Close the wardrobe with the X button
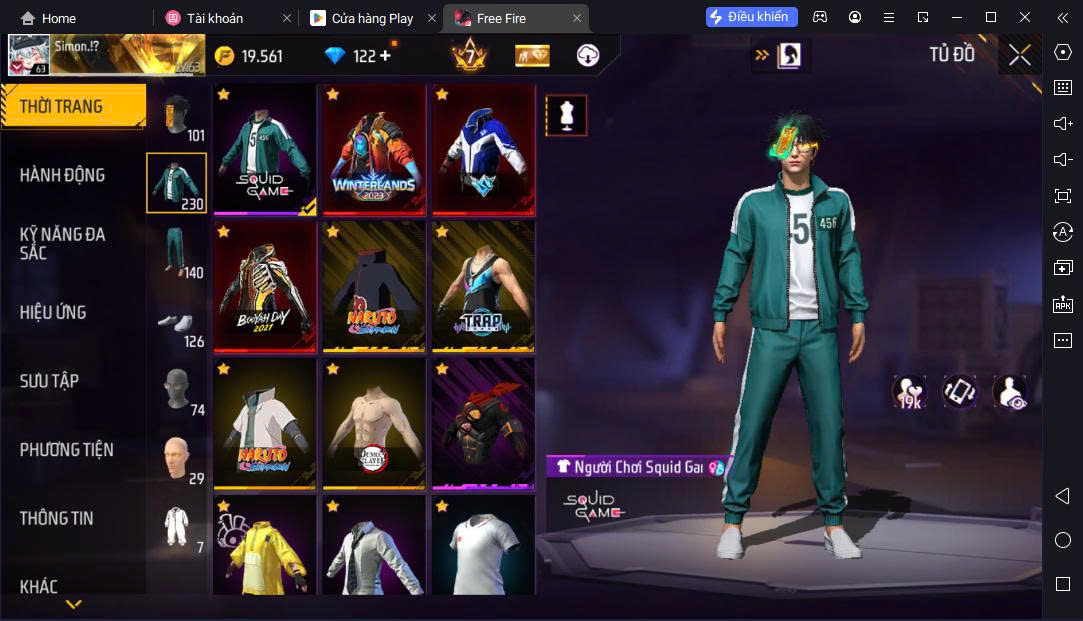Image resolution: width=1083 pixels, height=621 pixels. coord(1019,55)
